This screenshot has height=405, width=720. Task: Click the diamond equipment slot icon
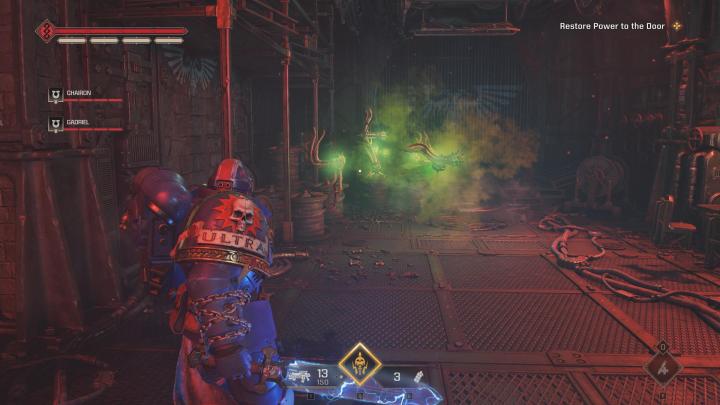(663, 367)
